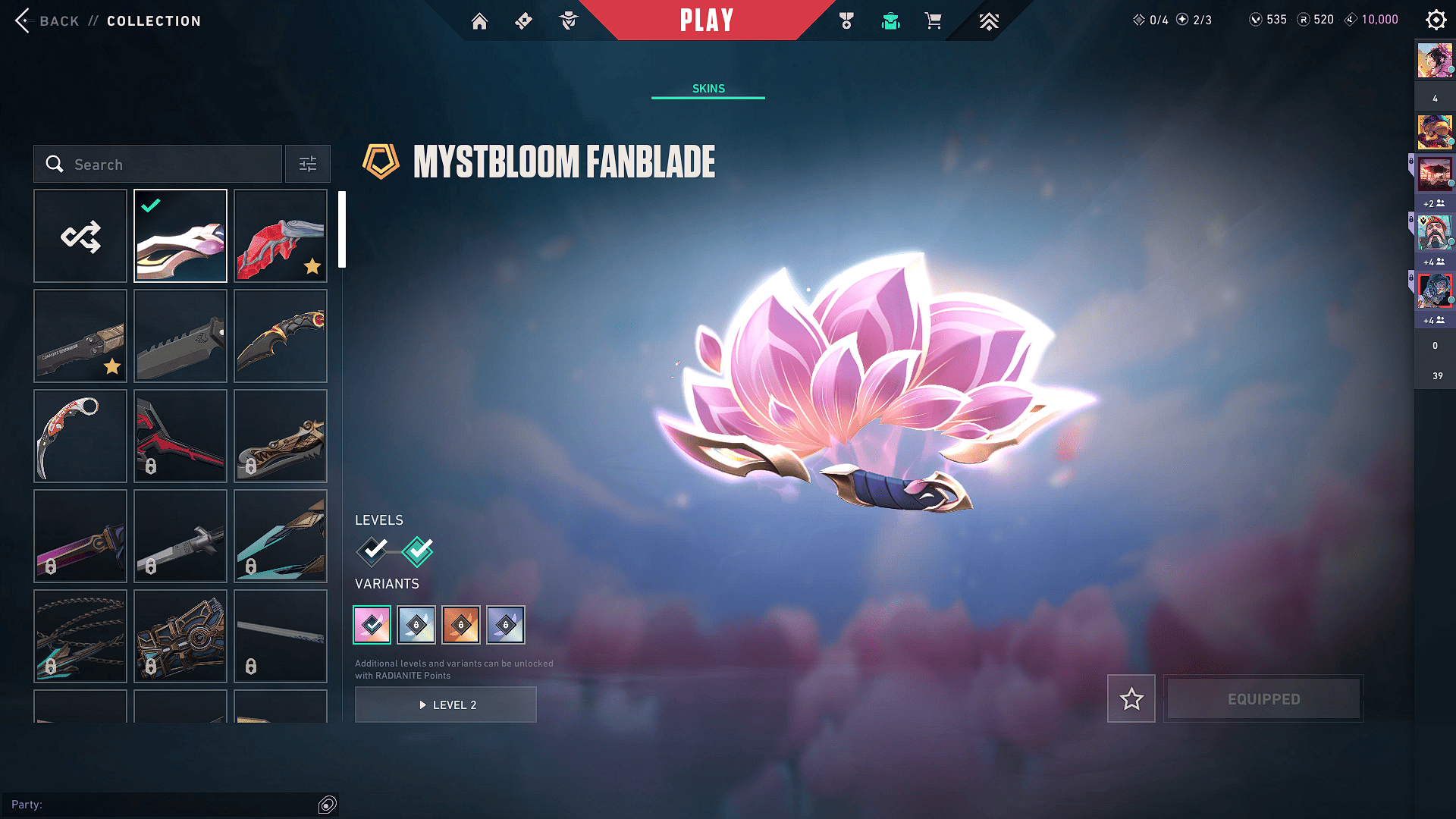This screenshot has height=819, width=1456.
Task: Open the settings gear
Action: (1436, 20)
